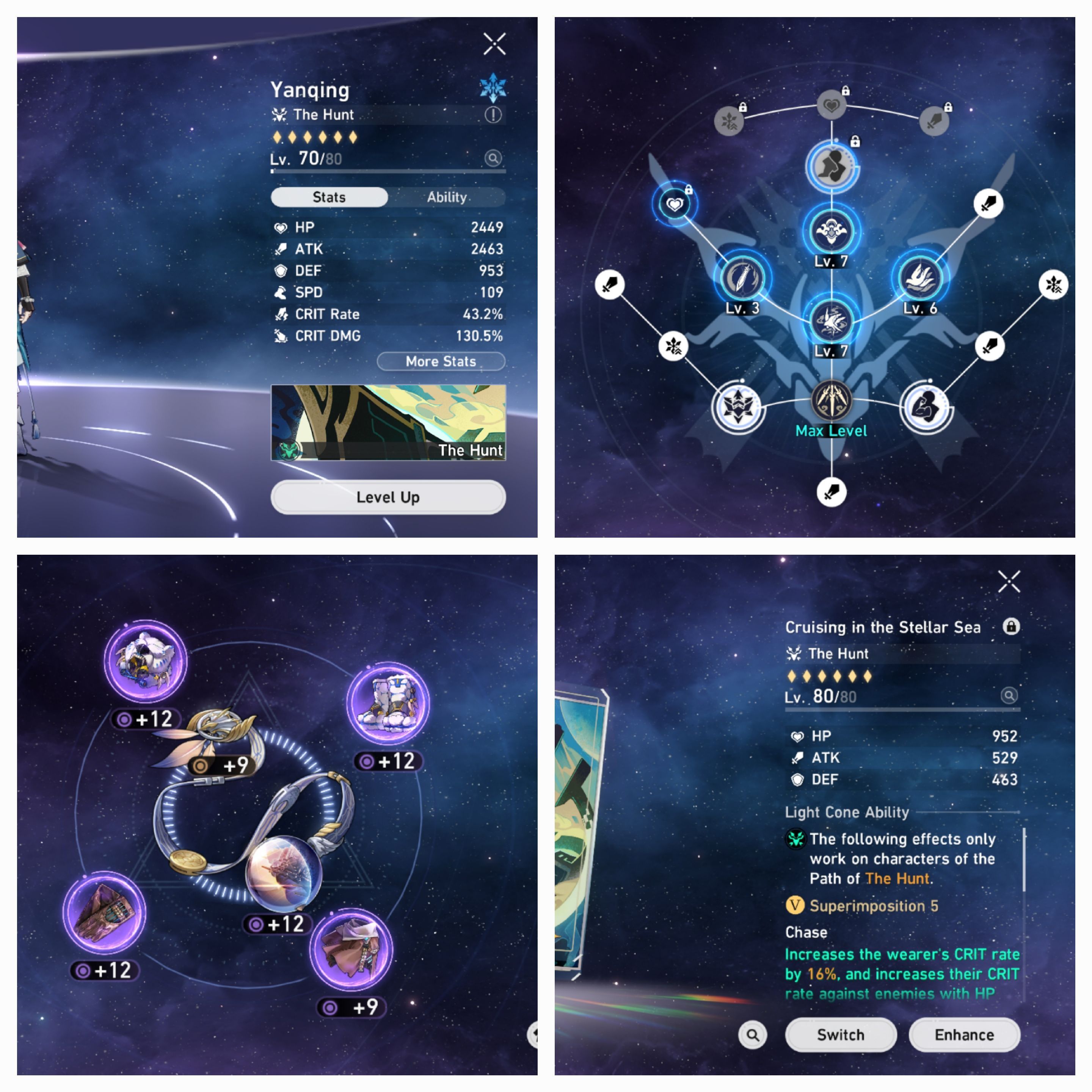
Task: Expand More Stats
Action: [441, 361]
